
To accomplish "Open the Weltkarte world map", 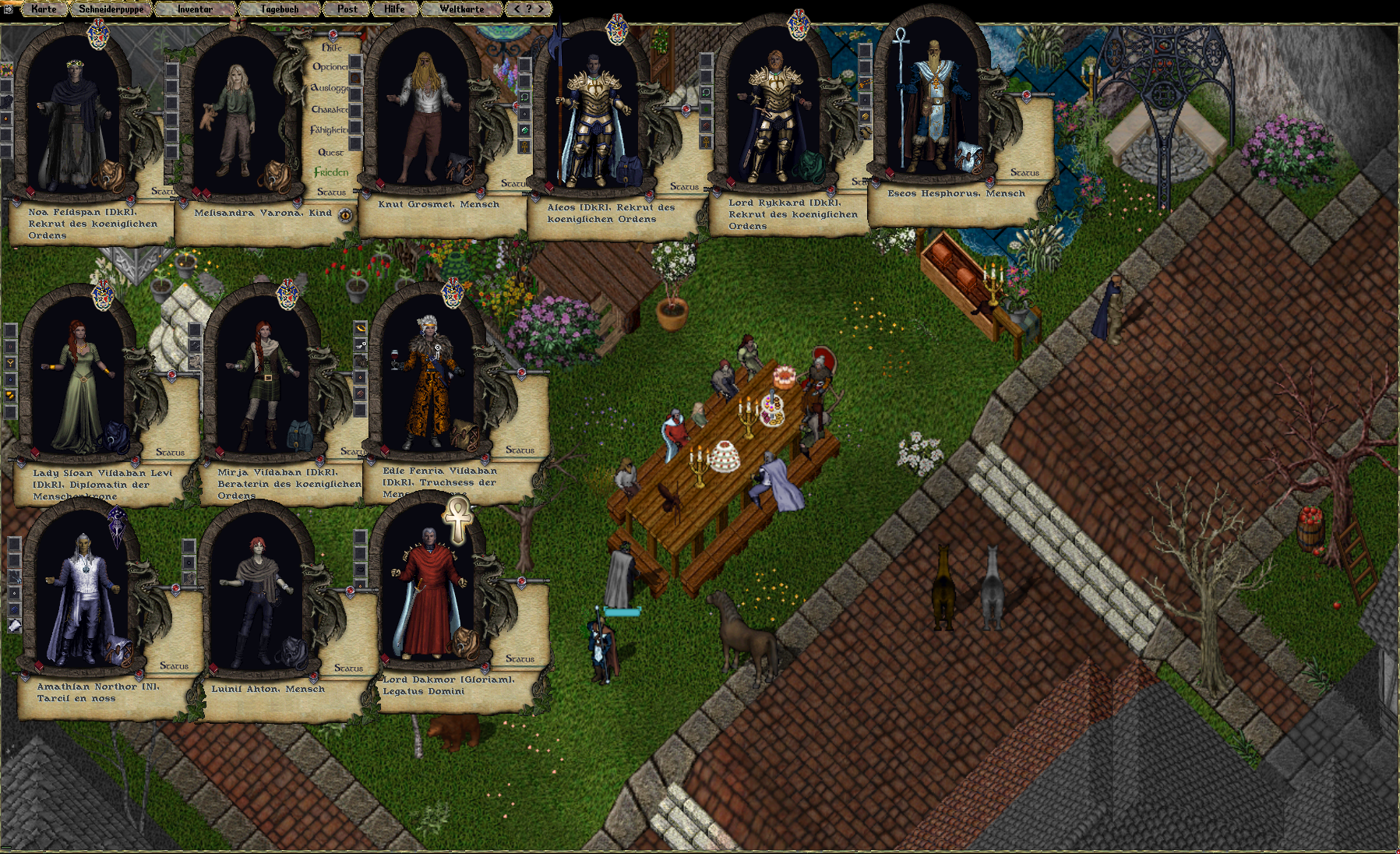I will pyautogui.click(x=461, y=9).
